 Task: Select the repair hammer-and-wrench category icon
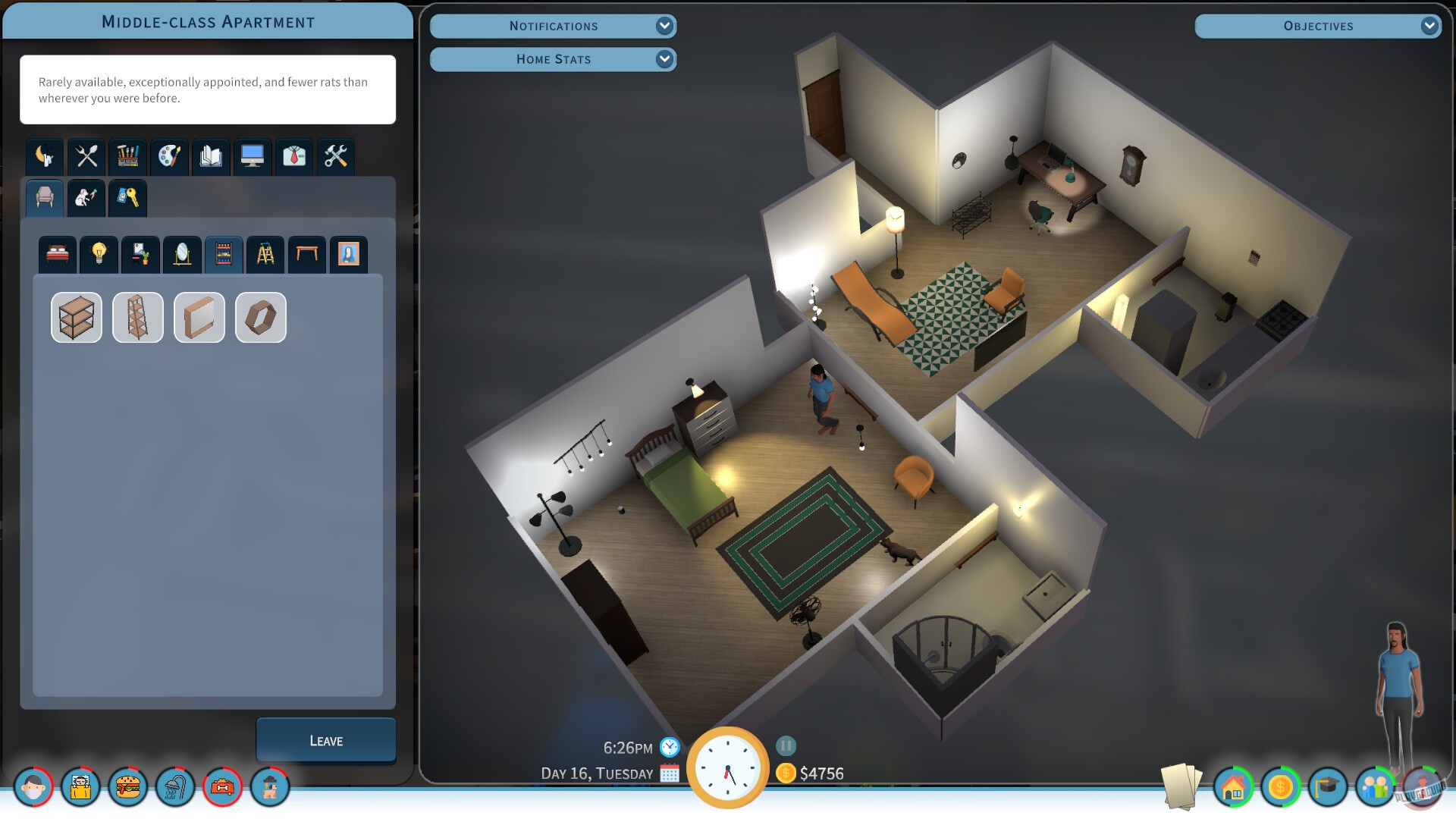(335, 157)
